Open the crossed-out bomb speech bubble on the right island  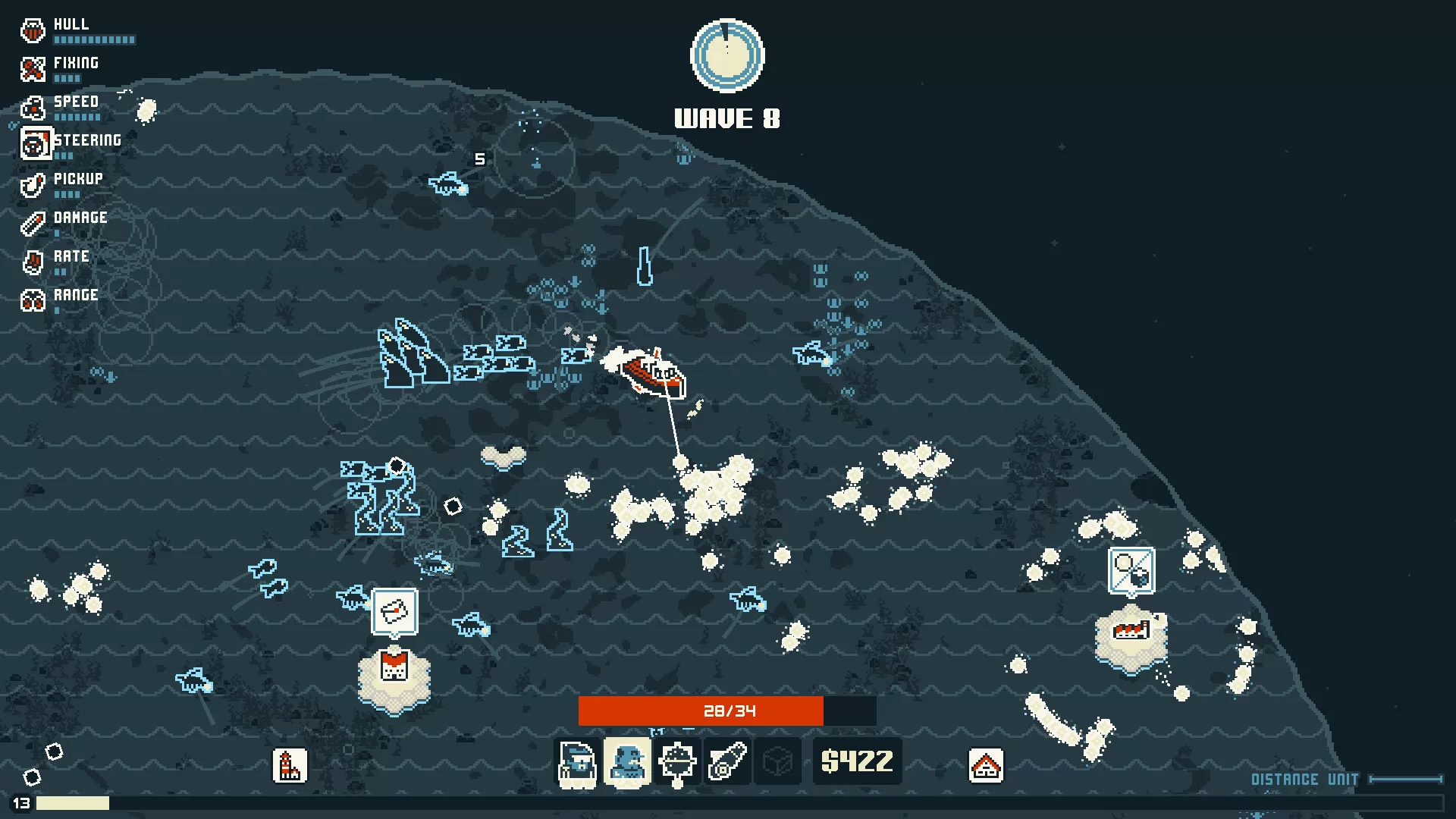(1131, 571)
